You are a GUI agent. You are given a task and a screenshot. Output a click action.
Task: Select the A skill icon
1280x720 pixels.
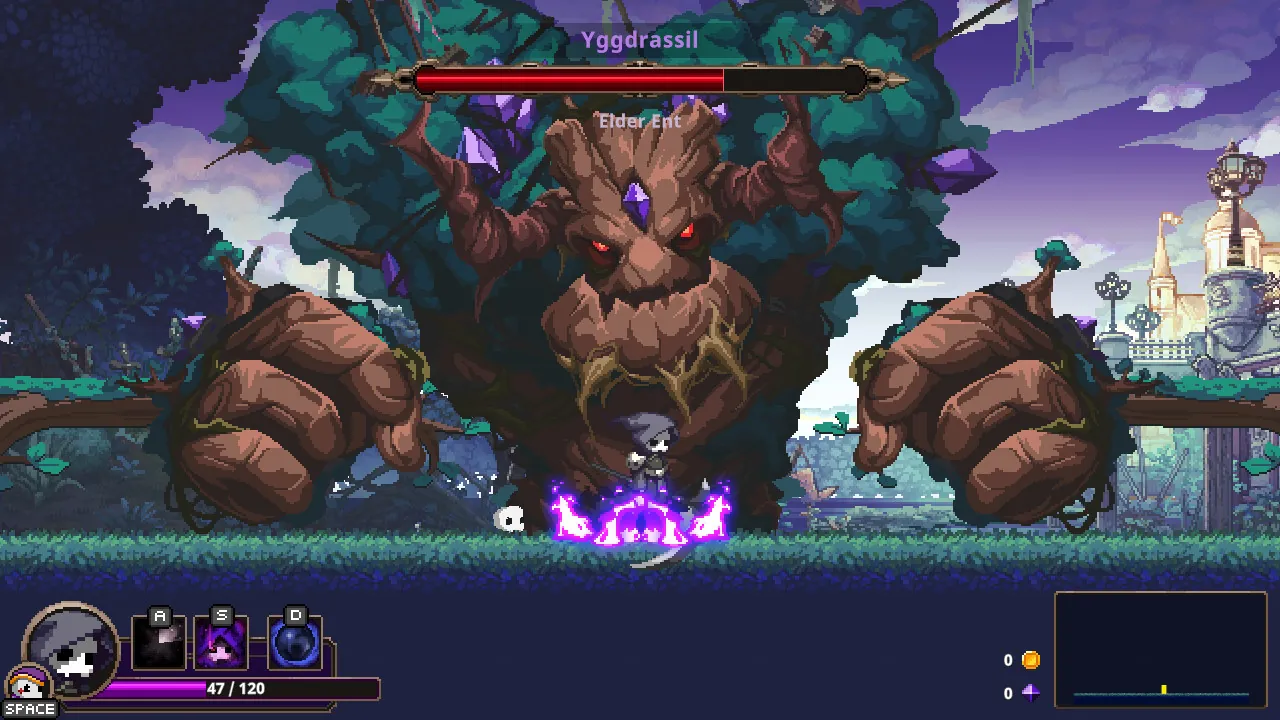tap(159, 643)
